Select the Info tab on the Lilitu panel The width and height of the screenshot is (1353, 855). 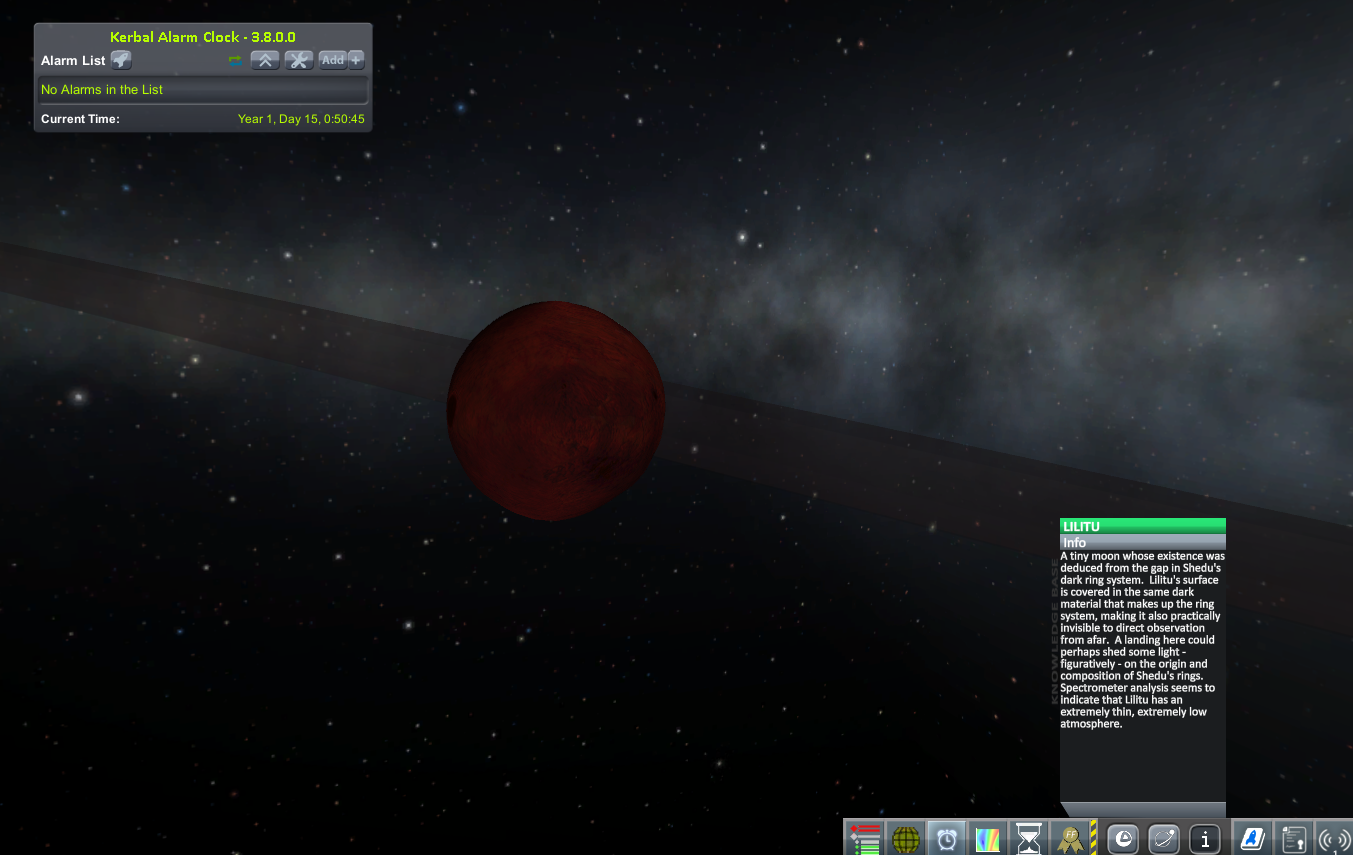click(x=1141, y=542)
